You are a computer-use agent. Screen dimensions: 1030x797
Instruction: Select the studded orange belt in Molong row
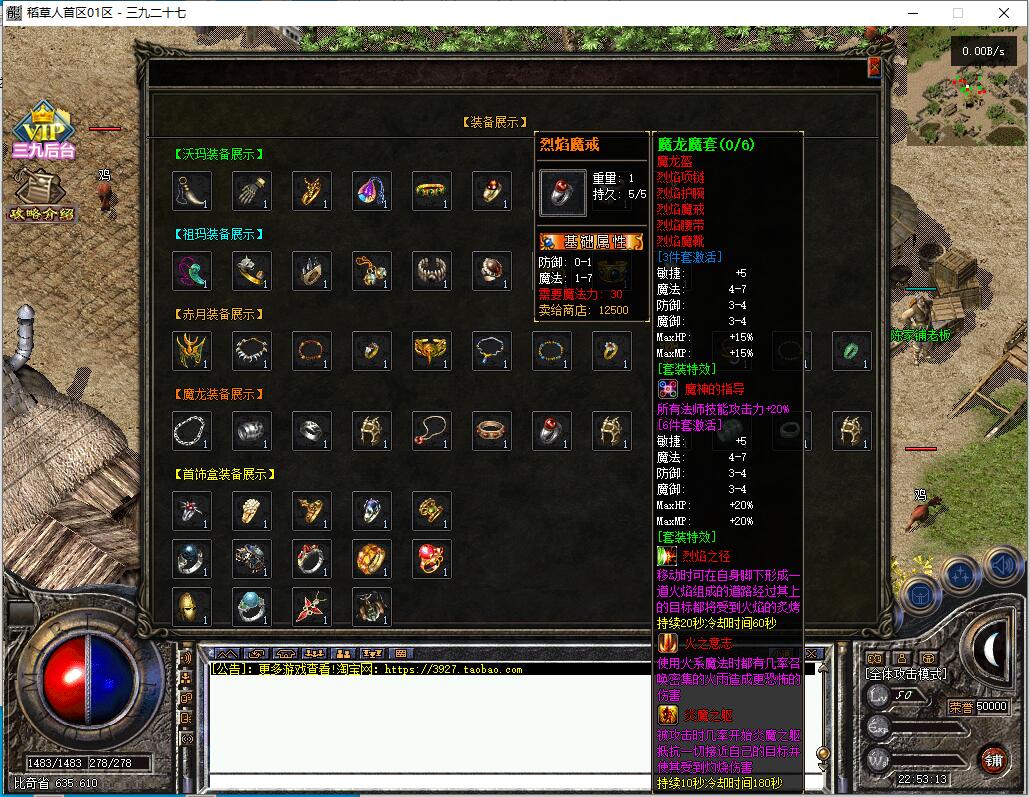click(491, 431)
